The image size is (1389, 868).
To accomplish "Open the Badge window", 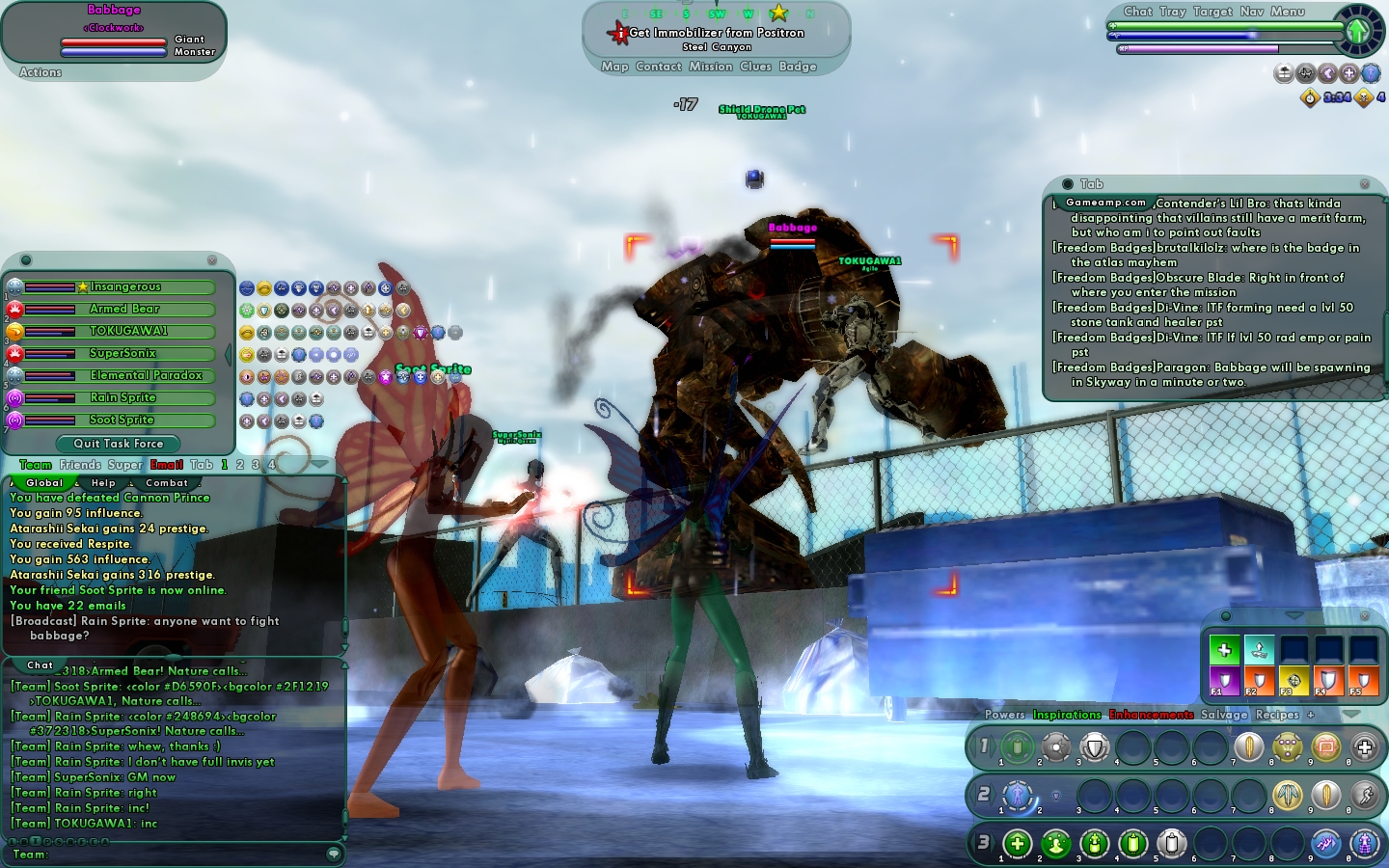I will [x=798, y=67].
